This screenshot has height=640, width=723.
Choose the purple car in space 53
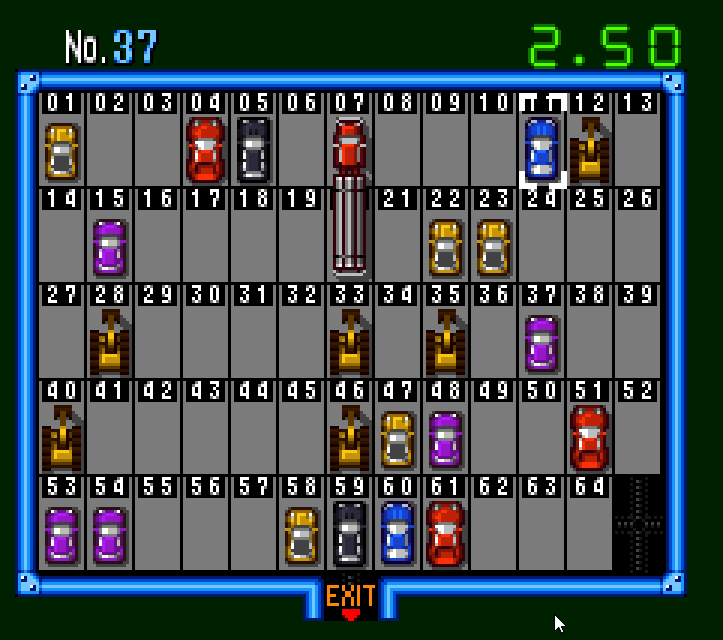coord(62,535)
